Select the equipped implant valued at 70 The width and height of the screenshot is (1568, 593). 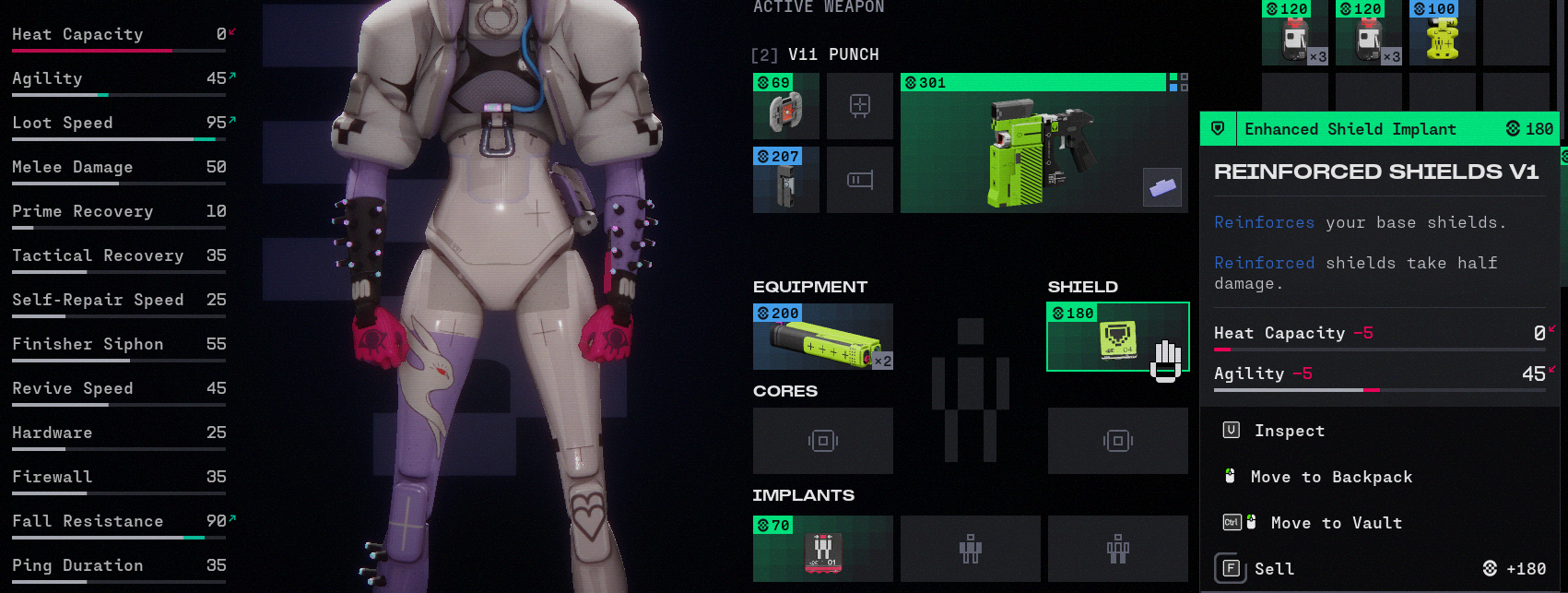[x=822, y=549]
